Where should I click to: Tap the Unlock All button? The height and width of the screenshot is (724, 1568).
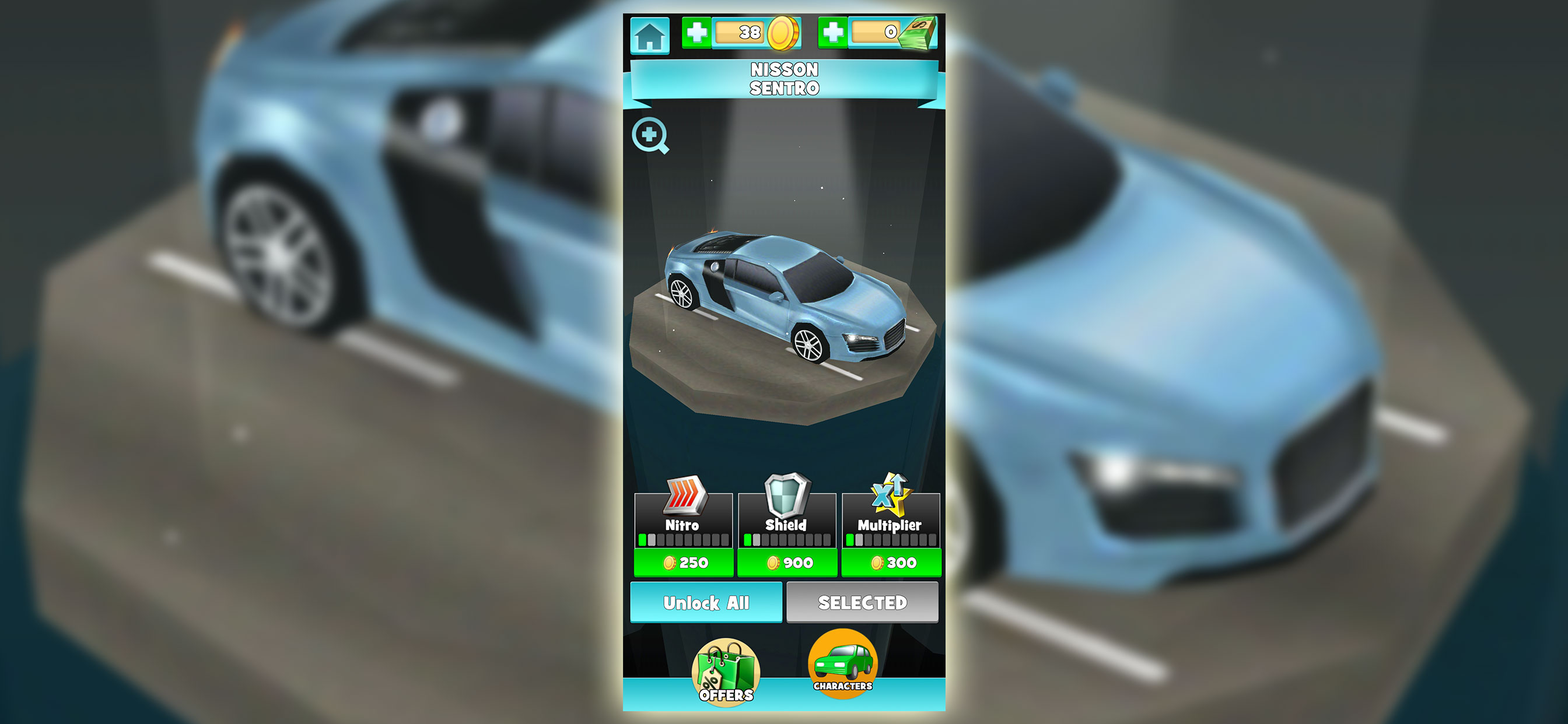pos(706,602)
